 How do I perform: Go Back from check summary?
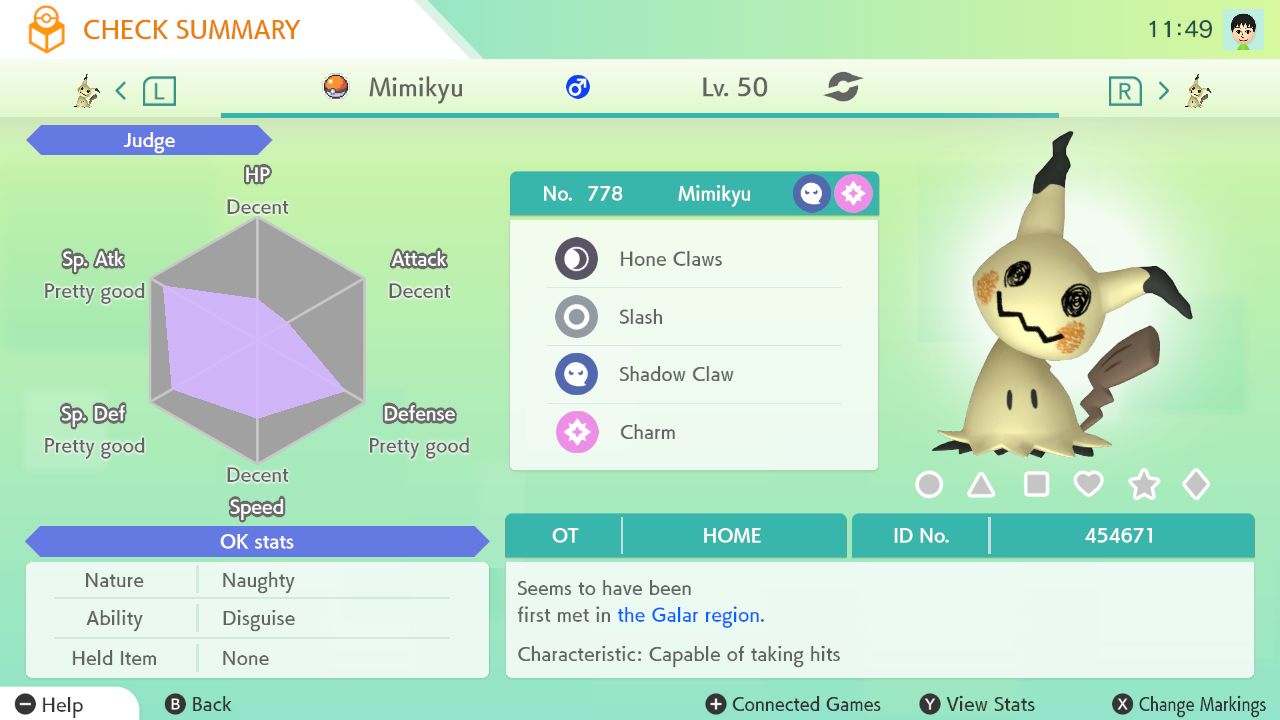(x=198, y=704)
